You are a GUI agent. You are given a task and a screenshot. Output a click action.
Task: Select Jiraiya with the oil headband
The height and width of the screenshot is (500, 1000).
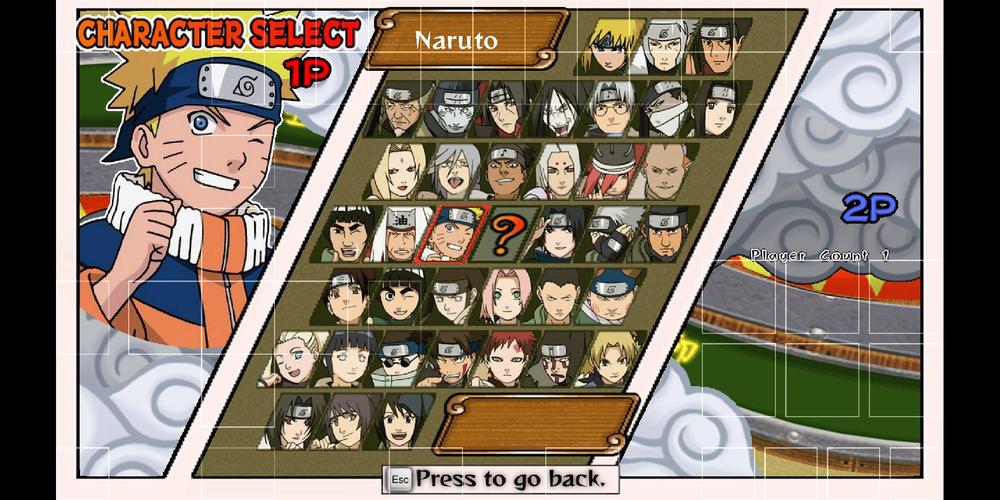click(402, 236)
